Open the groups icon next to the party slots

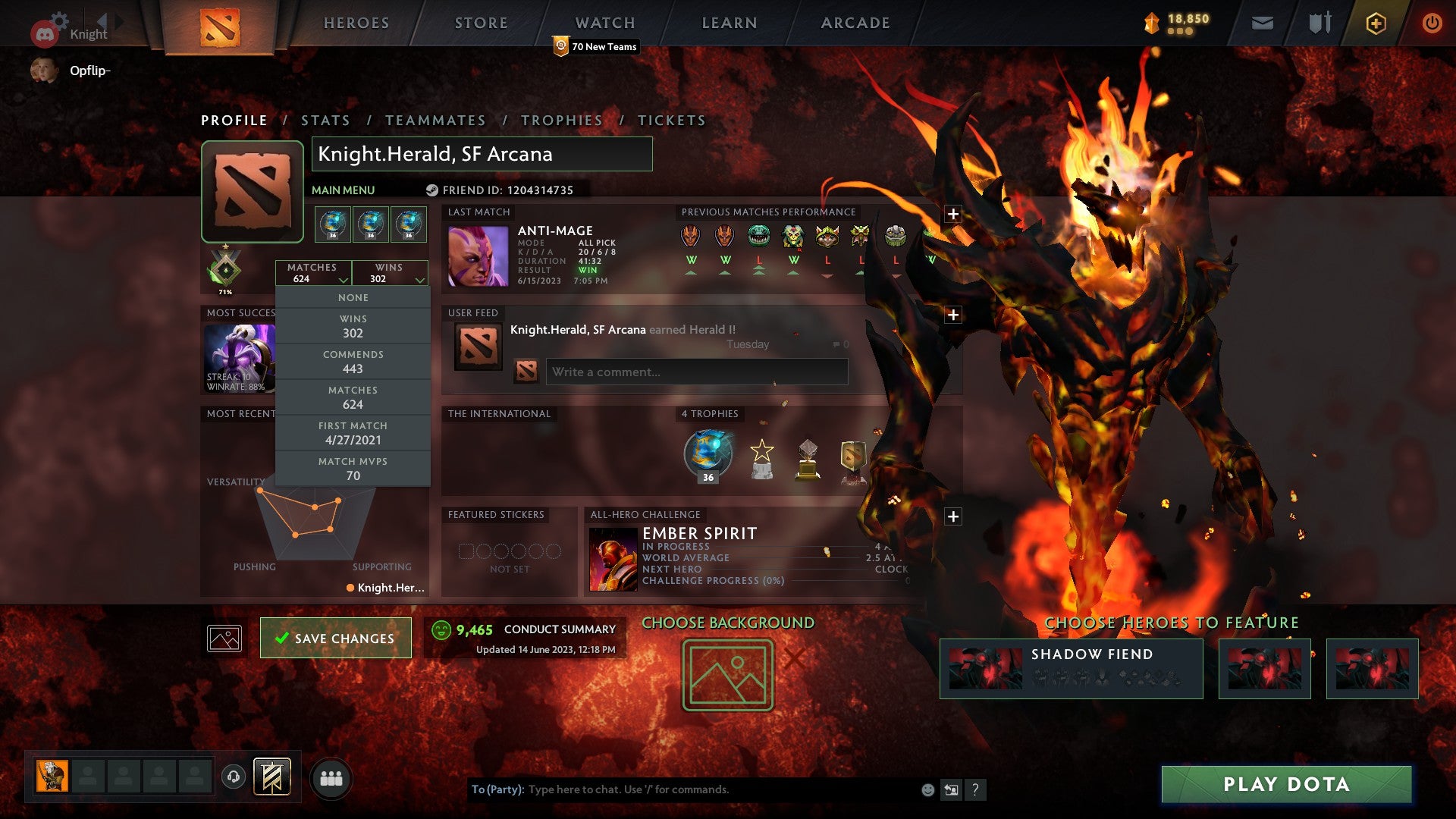[x=331, y=778]
